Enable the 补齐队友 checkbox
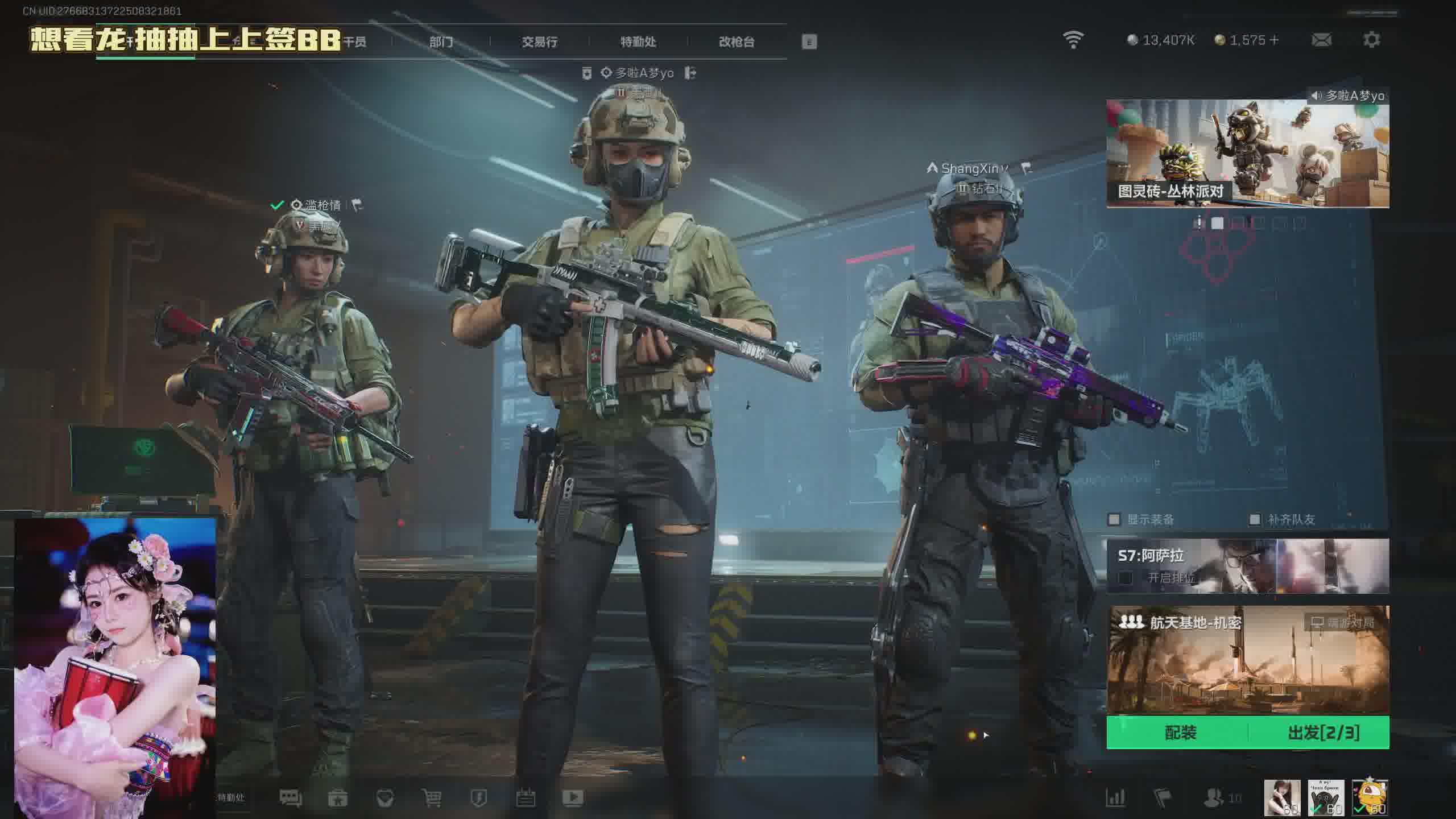The image size is (1456, 819). pyautogui.click(x=1255, y=519)
